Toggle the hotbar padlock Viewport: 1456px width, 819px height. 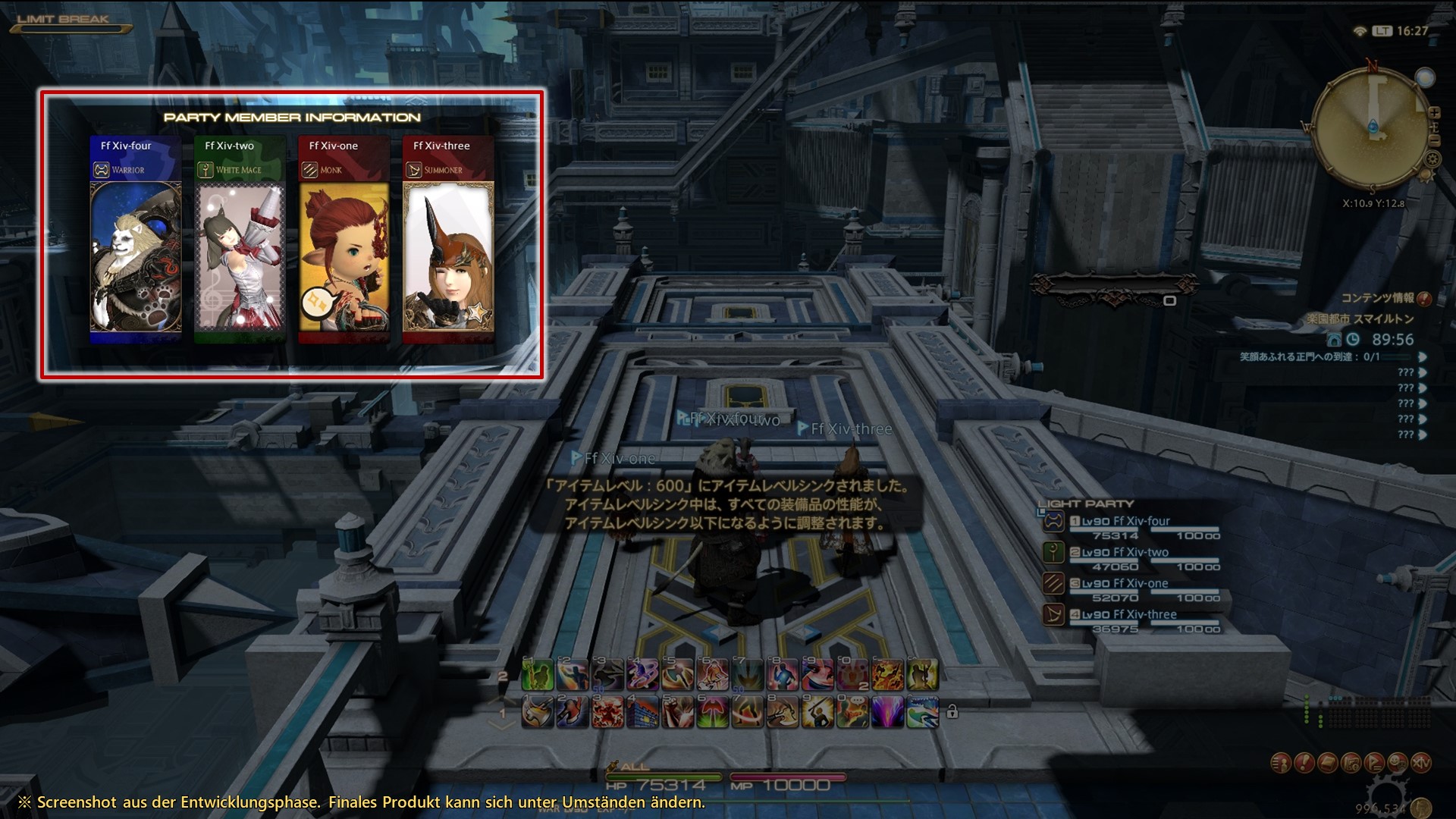(952, 712)
